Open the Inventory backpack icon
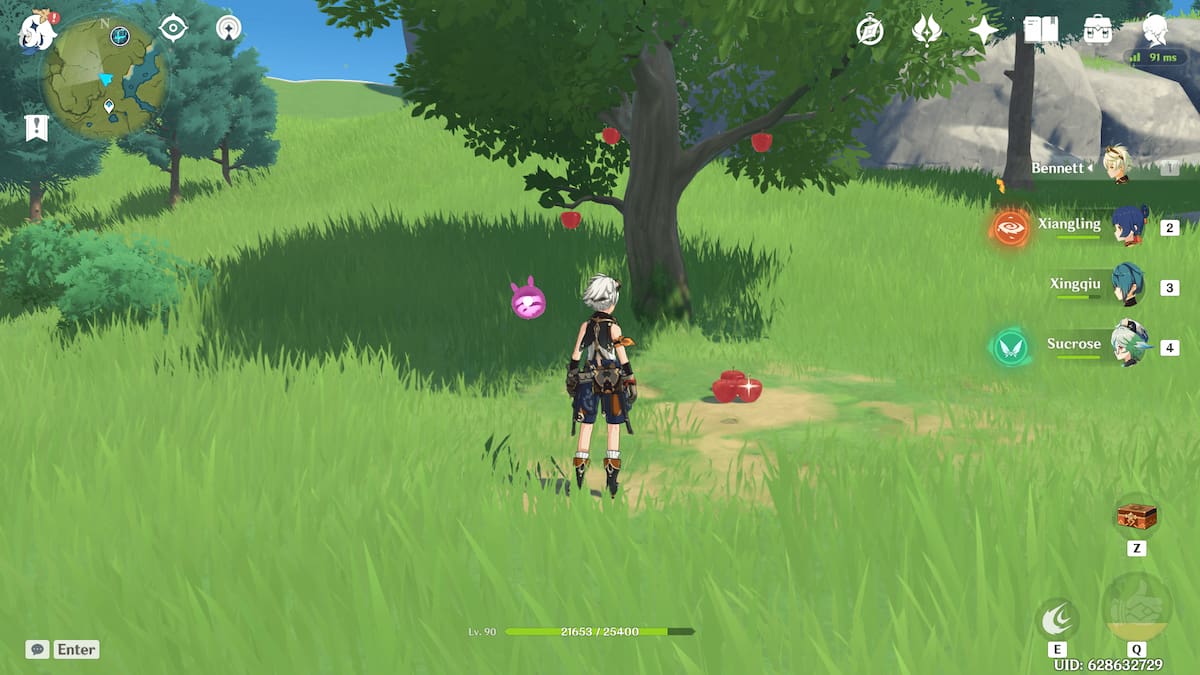 click(1098, 30)
